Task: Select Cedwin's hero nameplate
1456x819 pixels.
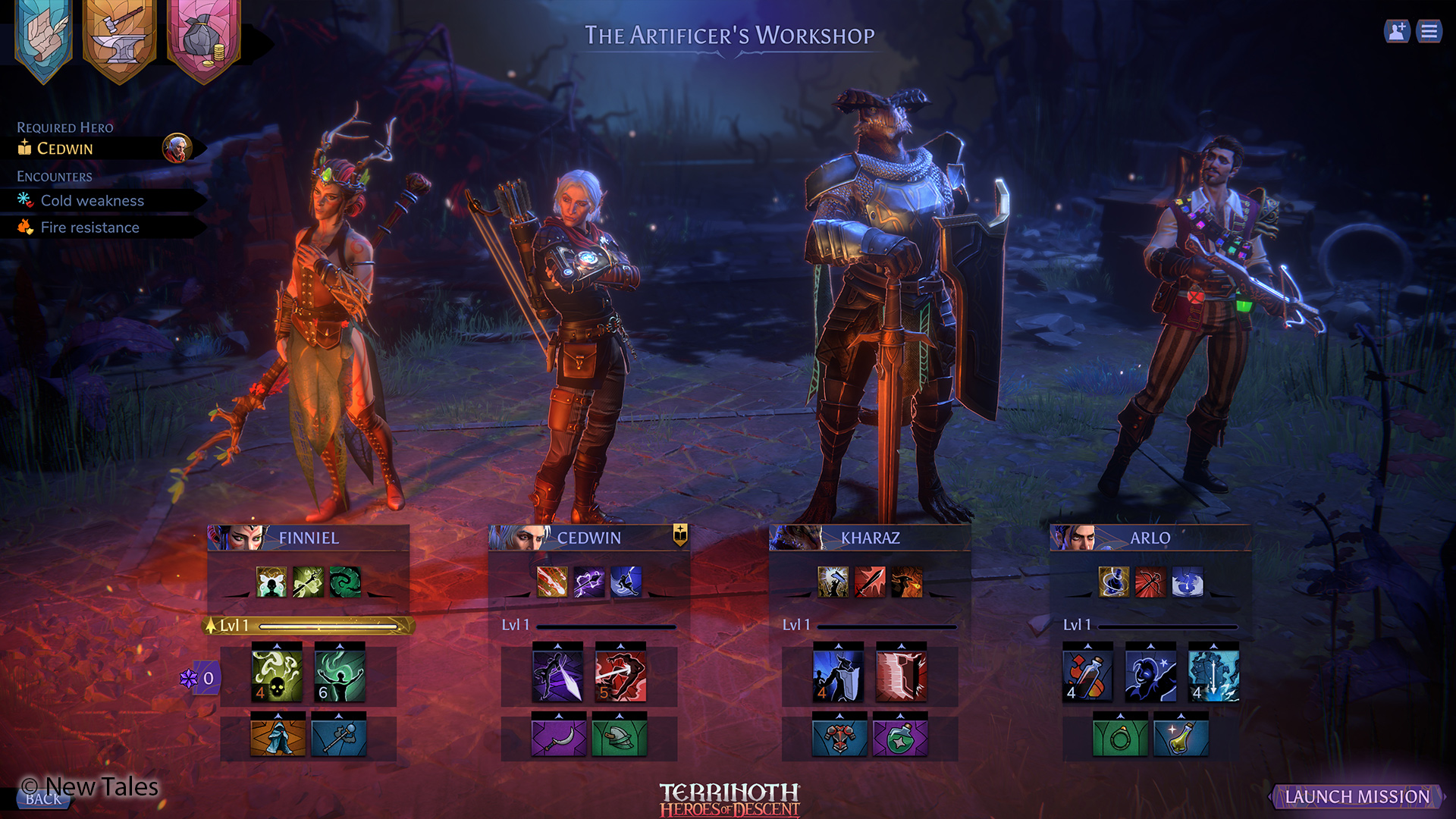Action: coord(588,538)
